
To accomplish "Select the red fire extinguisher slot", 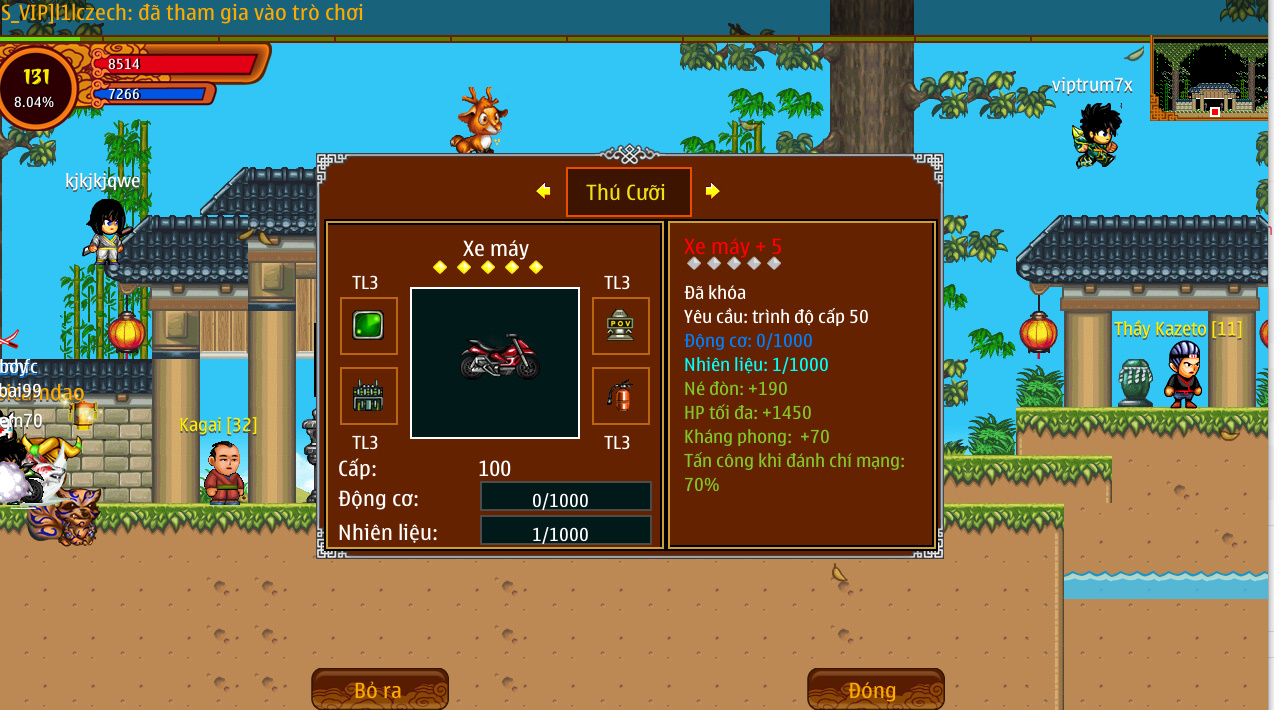I will (x=620, y=396).
